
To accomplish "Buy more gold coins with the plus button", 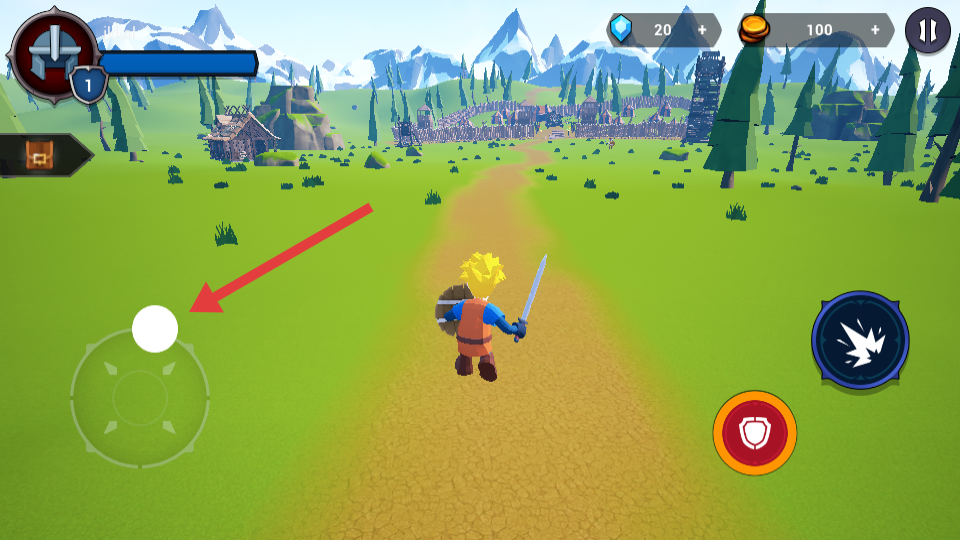I will pyautogui.click(x=876, y=30).
